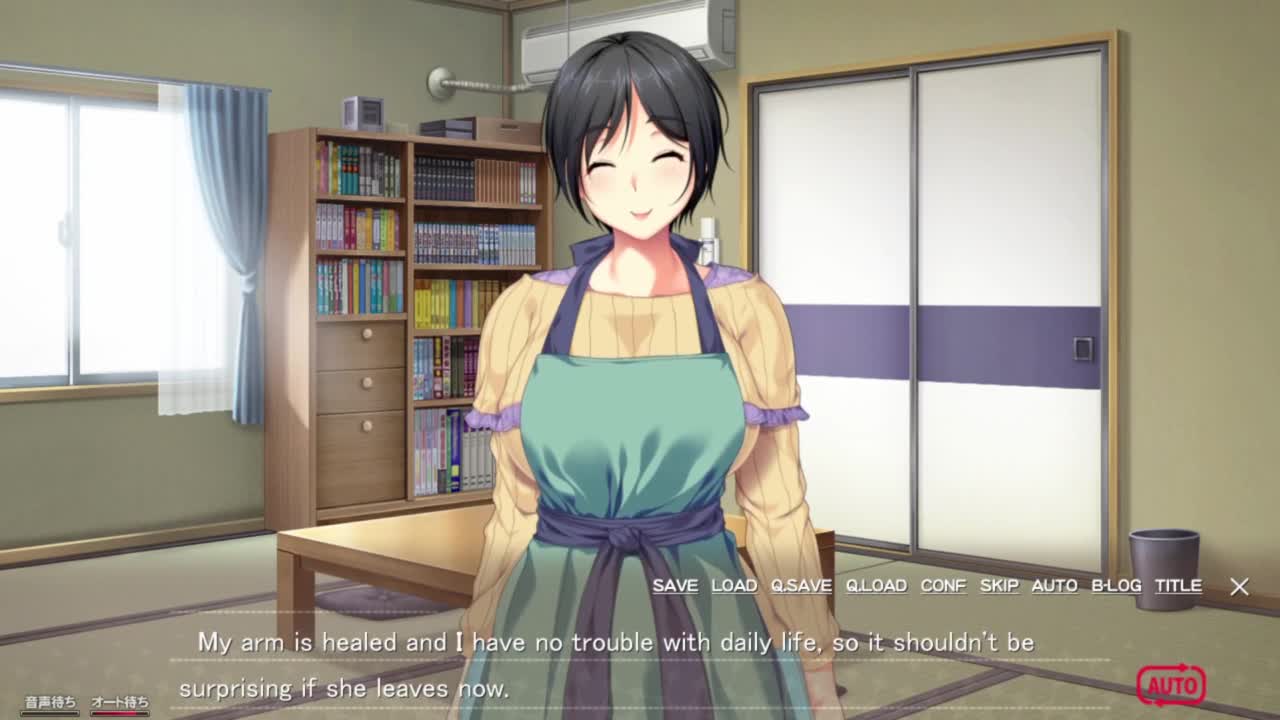Open the SAVE menu
The width and height of the screenshot is (1280, 720).
(x=675, y=586)
